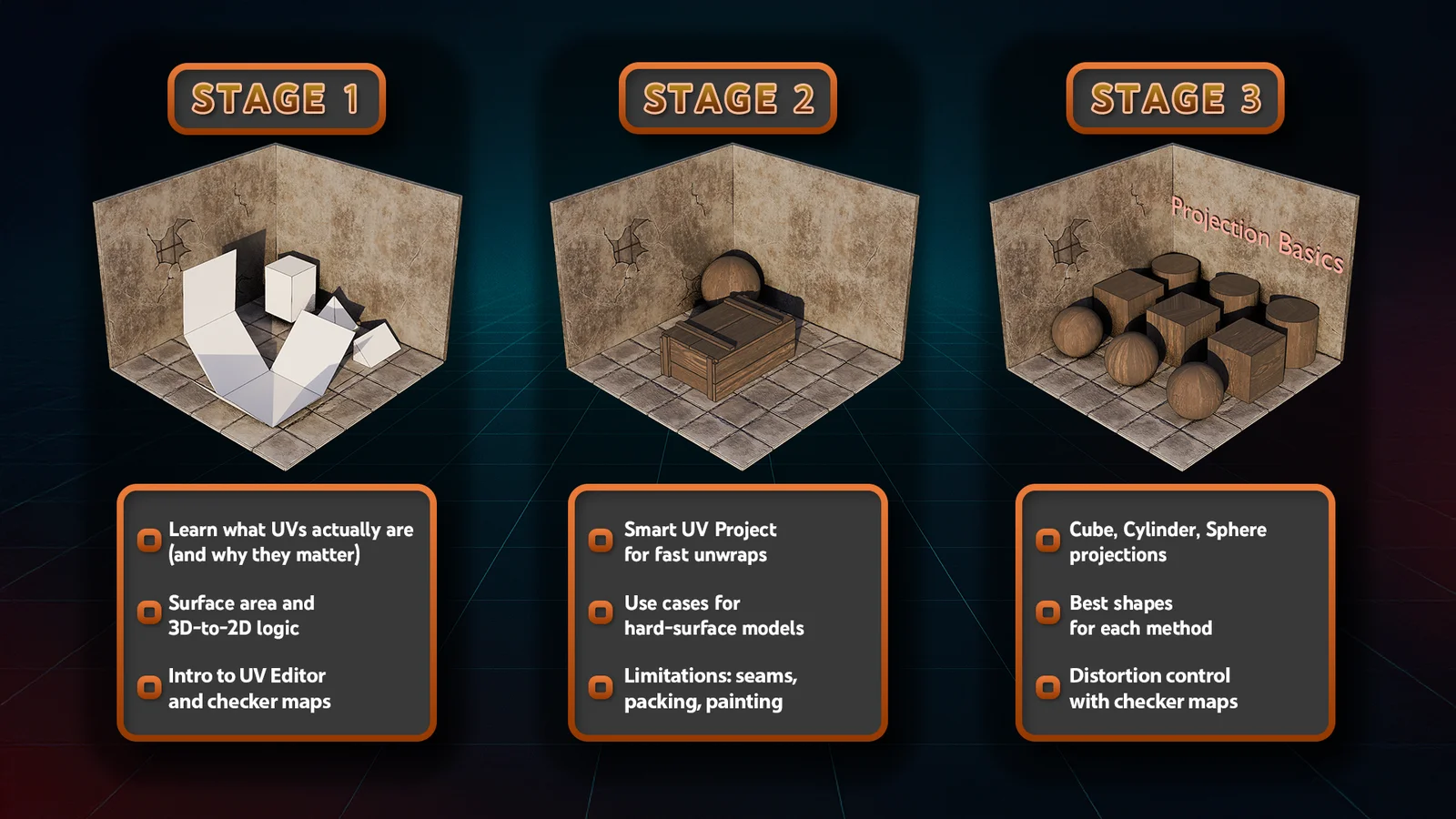The image size is (1456, 819).
Task: Select the Stage 1 badge
Action: [277, 98]
